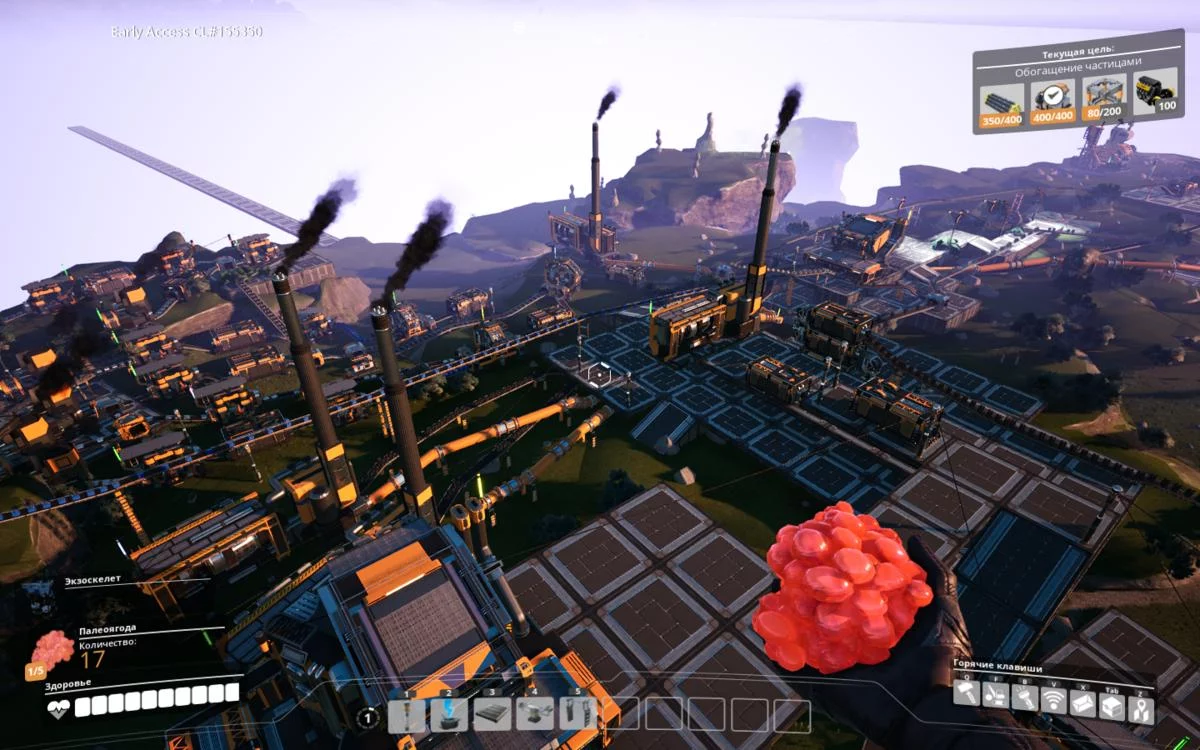
Task: Click the Текущая цель objective panel title
Action: point(1078,49)
